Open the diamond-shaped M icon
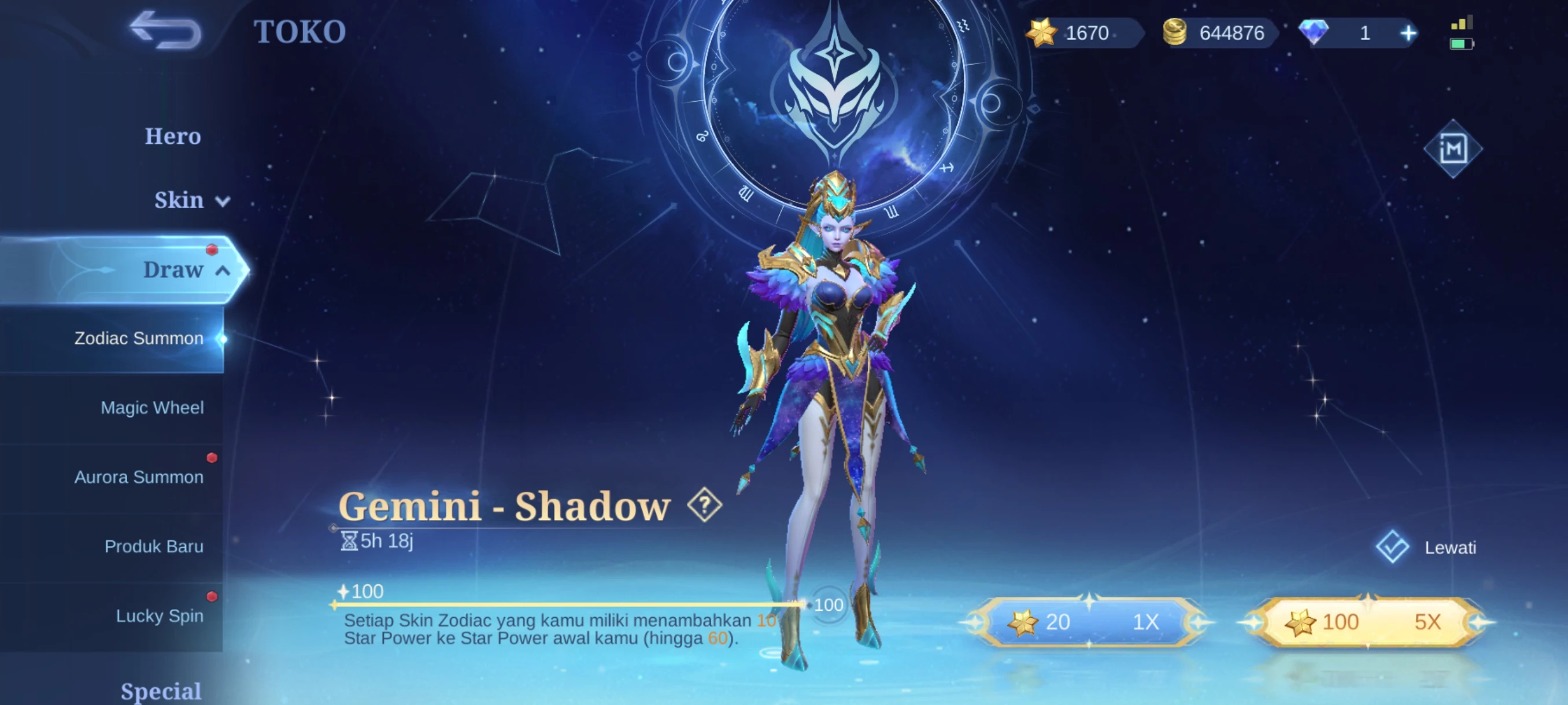This screenshot has height=705, width=1568. pos(1453,149)
